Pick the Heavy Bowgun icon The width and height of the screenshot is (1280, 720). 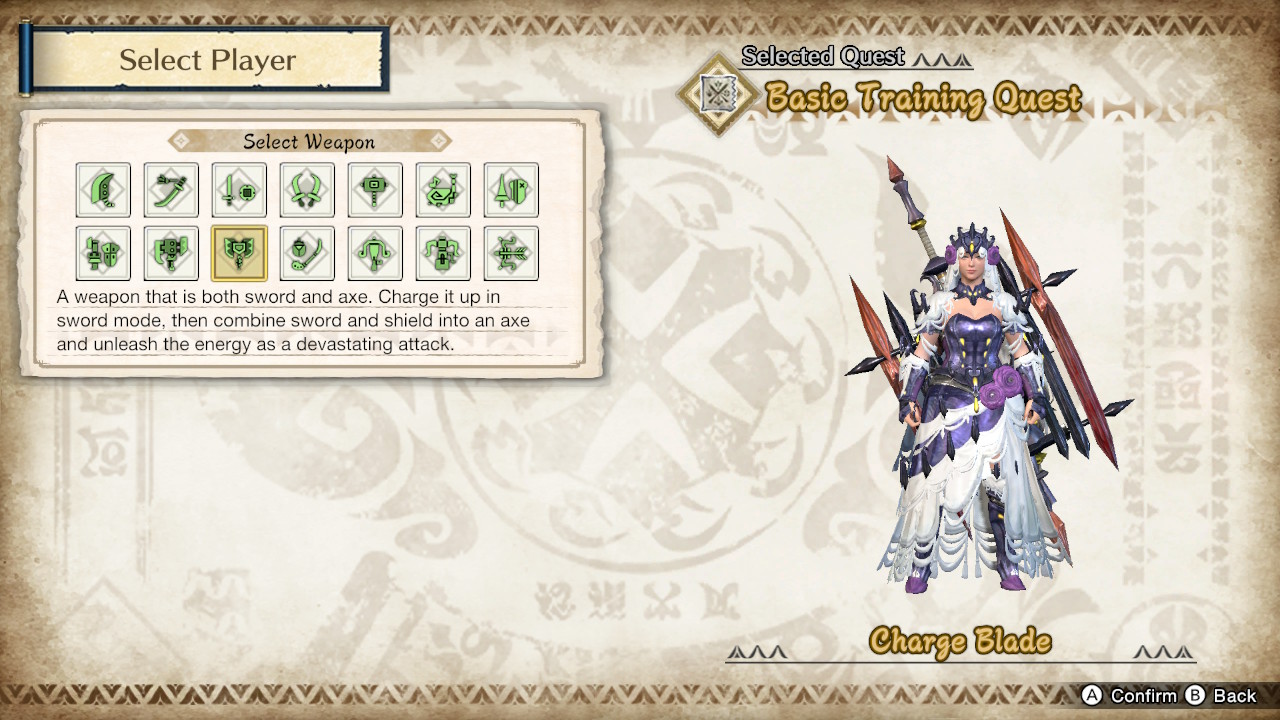coord(442,252)
